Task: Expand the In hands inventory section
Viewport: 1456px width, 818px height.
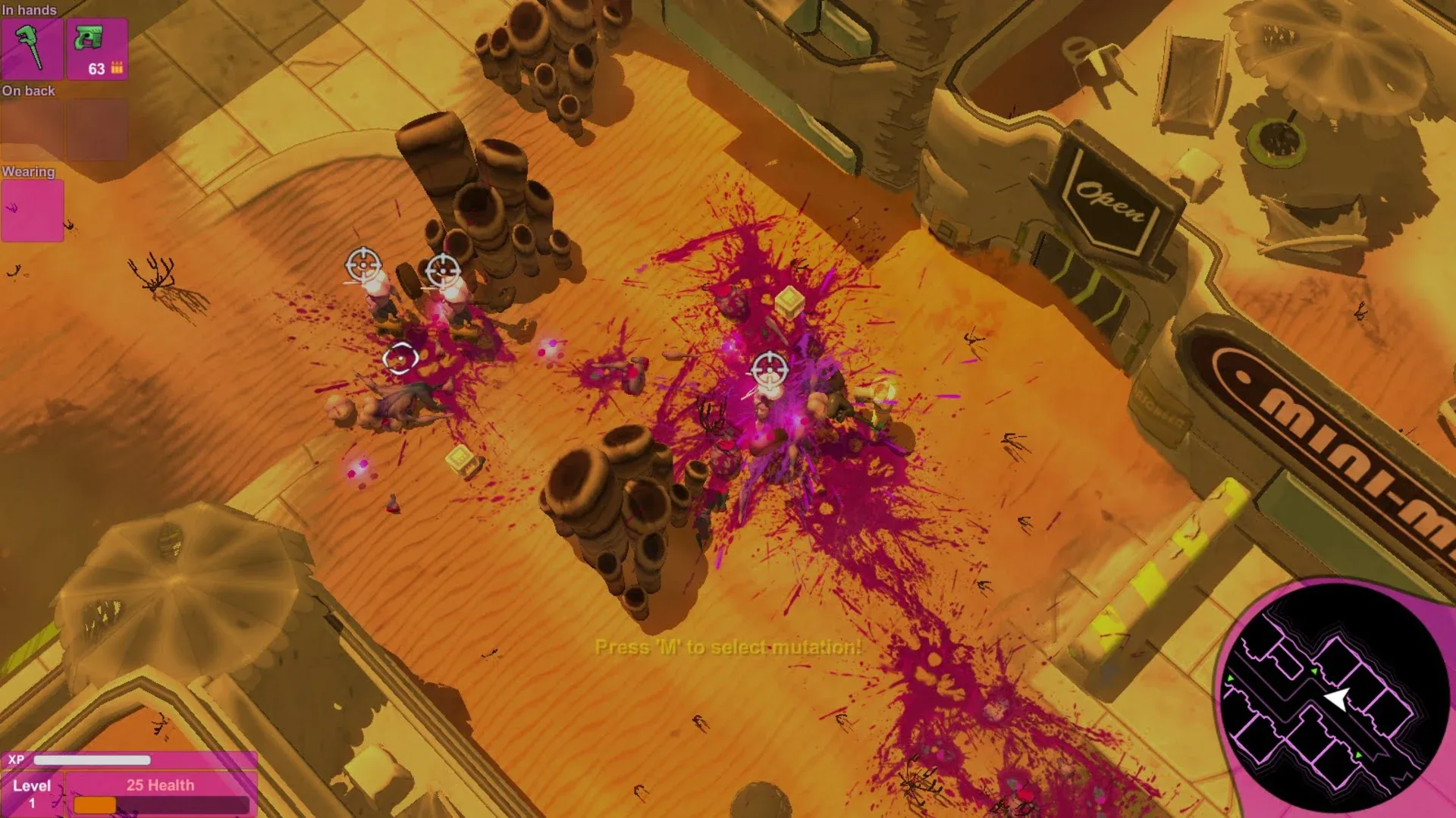Action: (x=29, y=10)
